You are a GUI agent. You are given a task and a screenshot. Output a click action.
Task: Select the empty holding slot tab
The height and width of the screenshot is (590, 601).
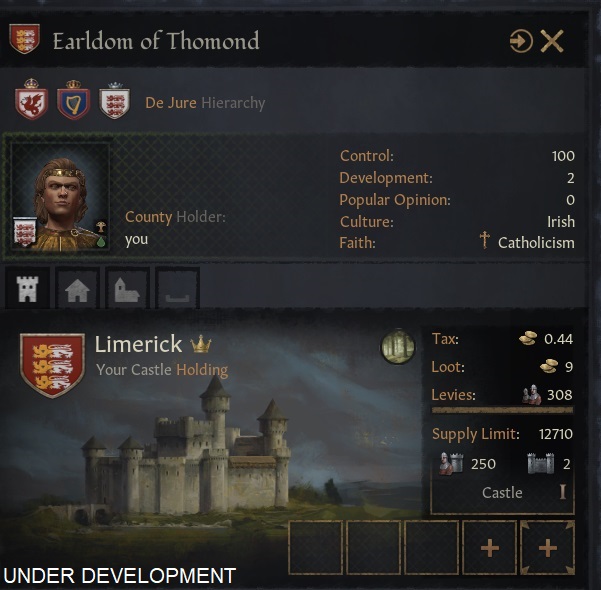pos(177,289)
